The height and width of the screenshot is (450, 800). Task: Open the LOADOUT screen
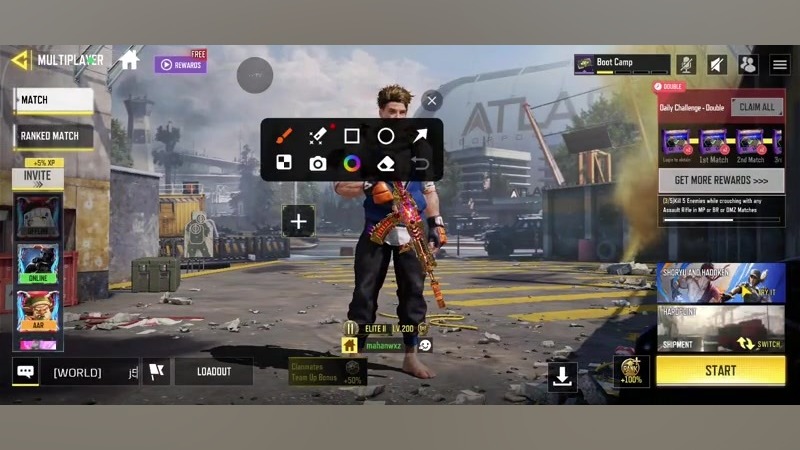213,372
